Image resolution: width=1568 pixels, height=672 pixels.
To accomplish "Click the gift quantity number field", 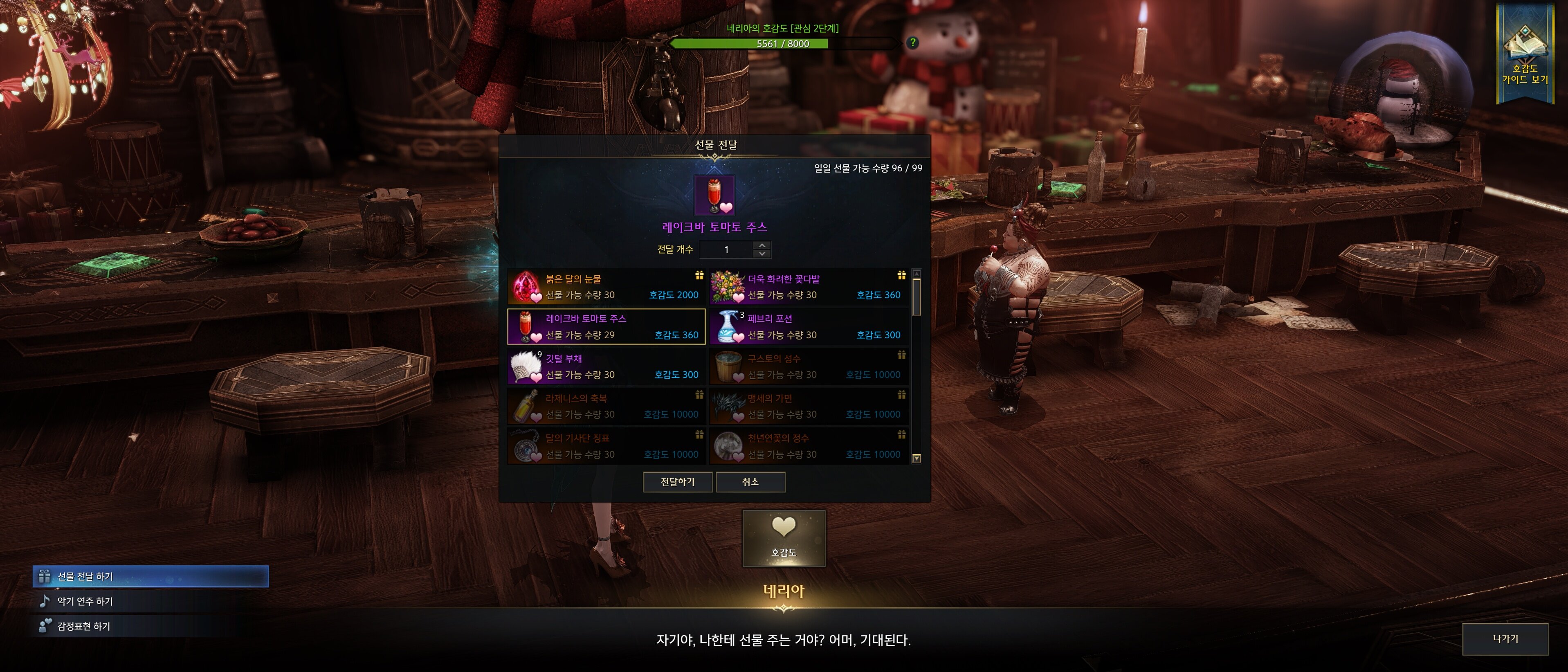I will click(726, 249).
